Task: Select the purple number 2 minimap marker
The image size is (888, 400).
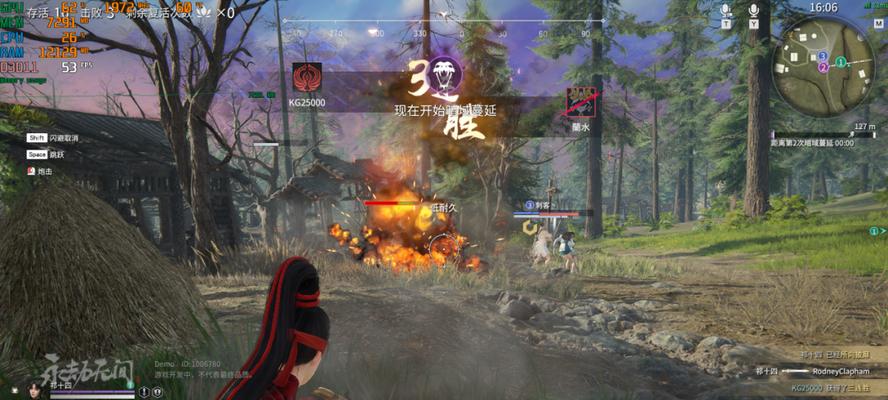Action: [x=822, y=68]
